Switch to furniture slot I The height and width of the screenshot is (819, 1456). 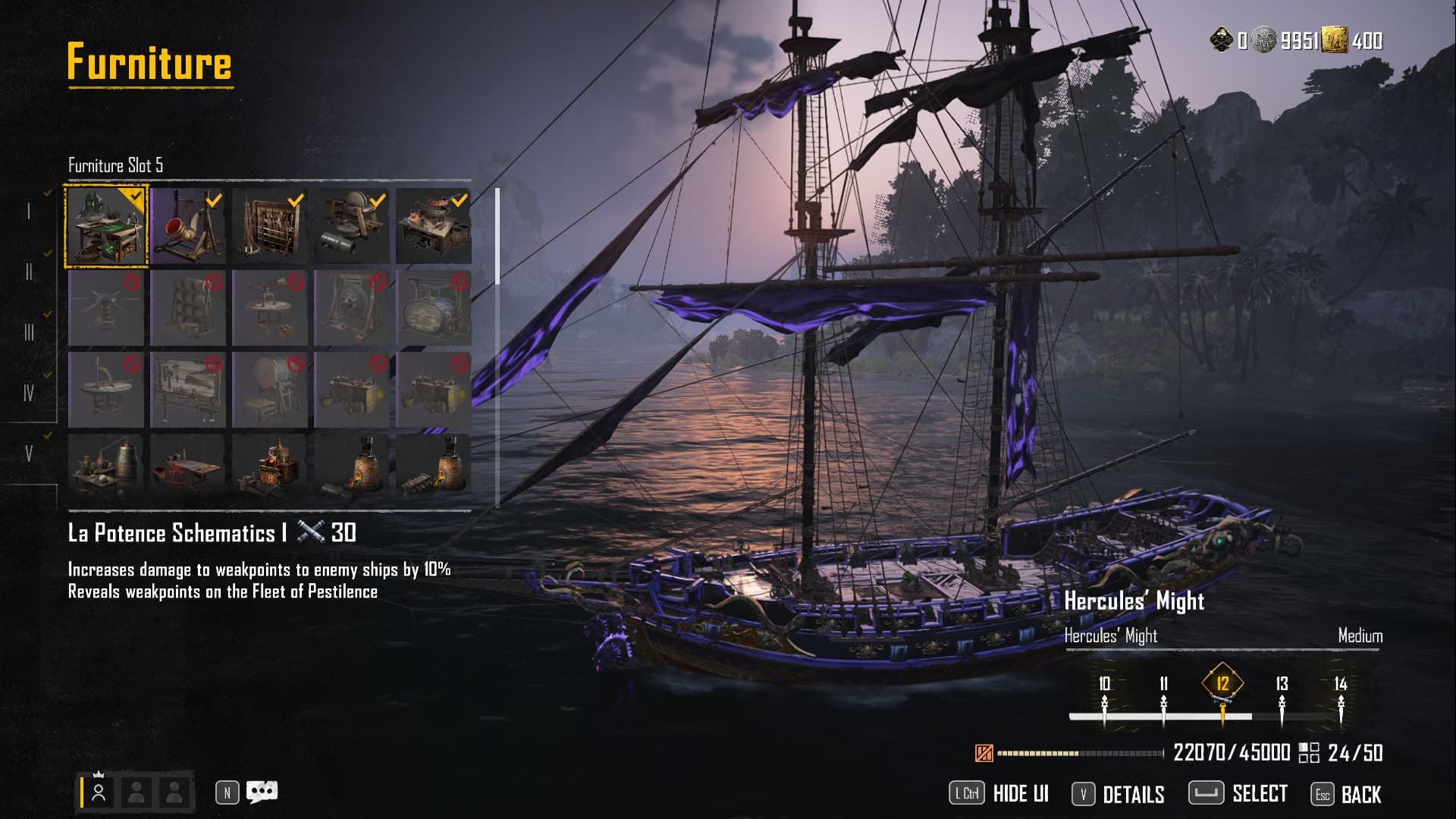pyautogui.click(x=29, y=211)
